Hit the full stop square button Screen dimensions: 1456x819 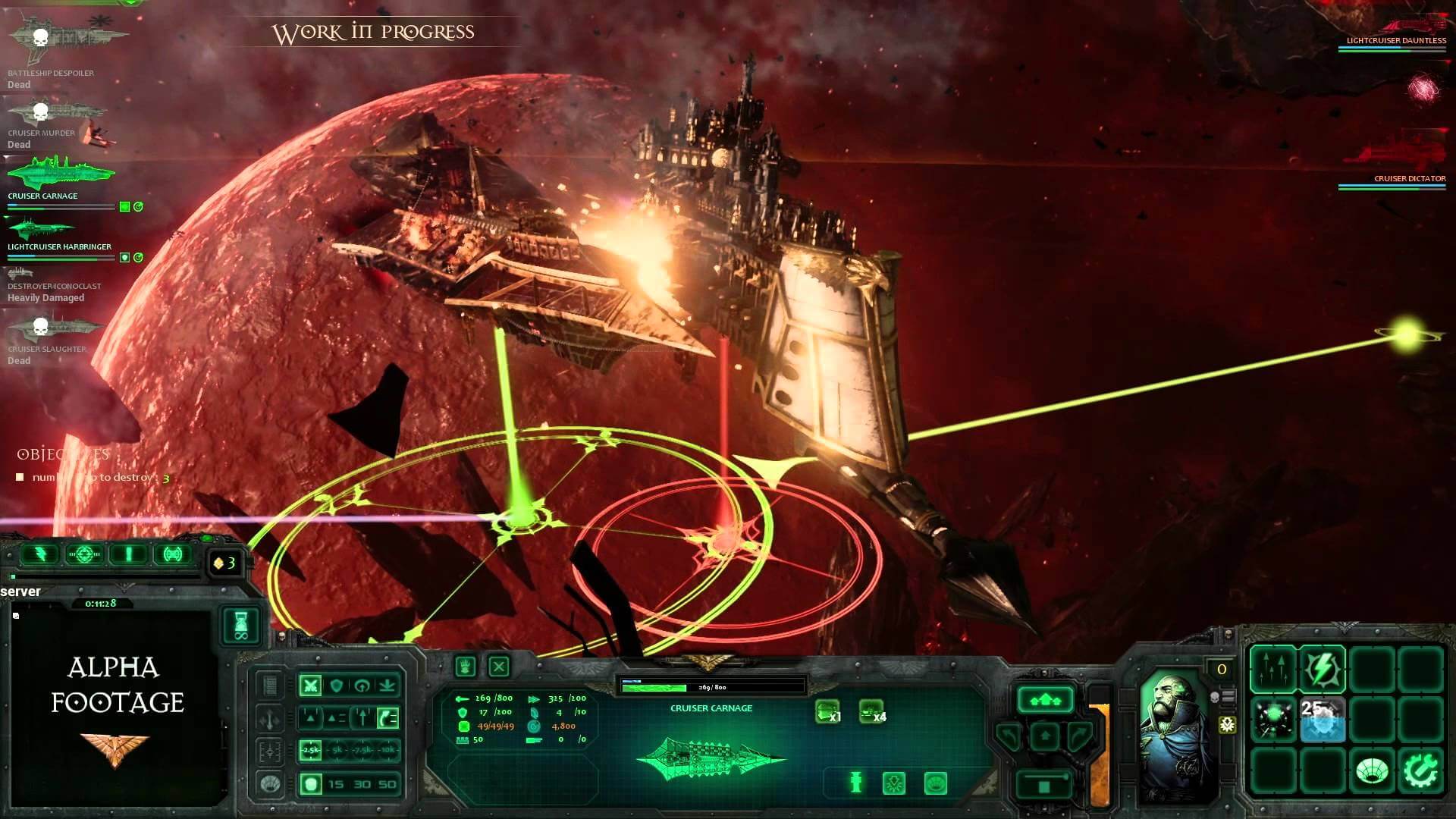coord(1044,785)
